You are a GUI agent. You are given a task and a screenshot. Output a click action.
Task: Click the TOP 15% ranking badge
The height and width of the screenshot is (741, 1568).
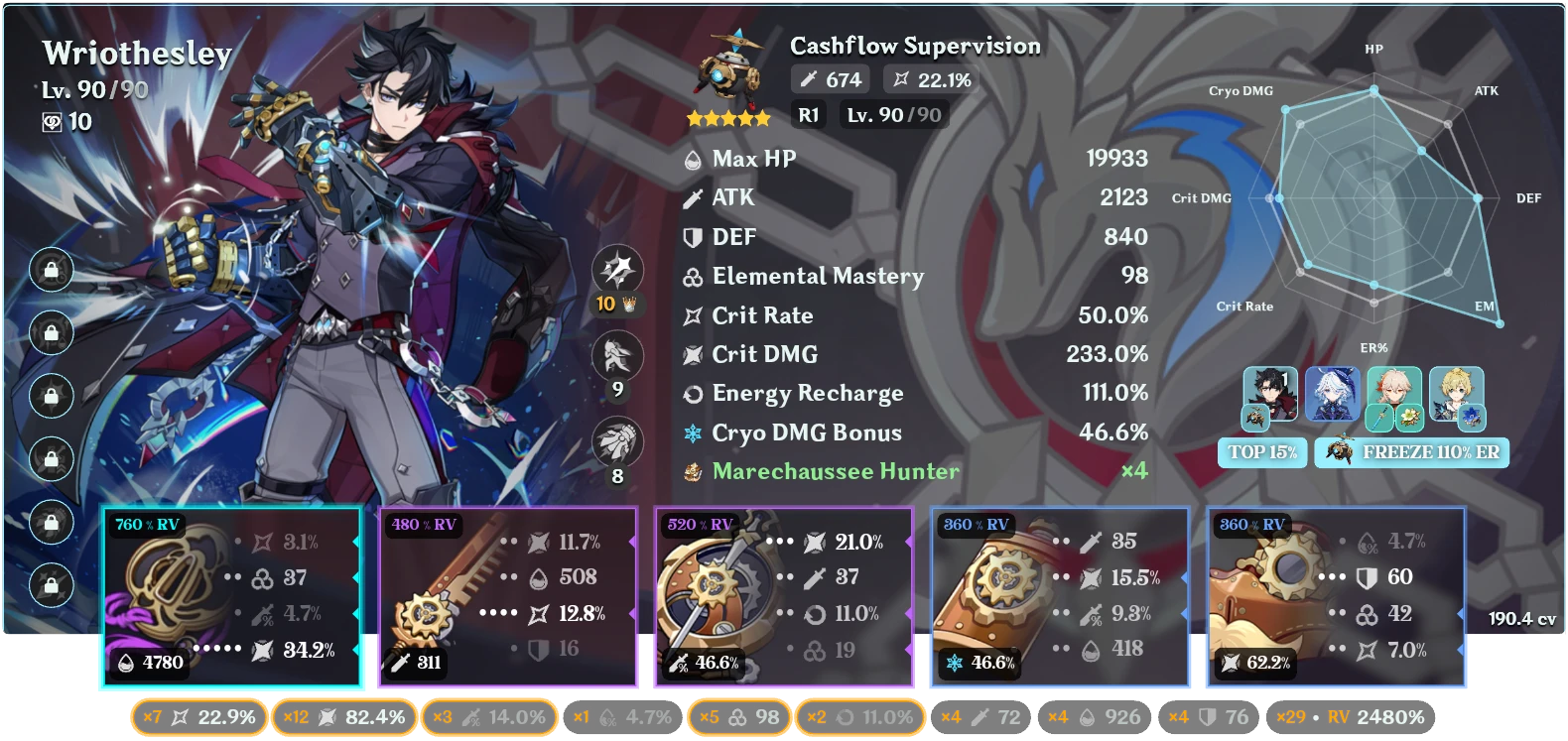pos(1261,452)
